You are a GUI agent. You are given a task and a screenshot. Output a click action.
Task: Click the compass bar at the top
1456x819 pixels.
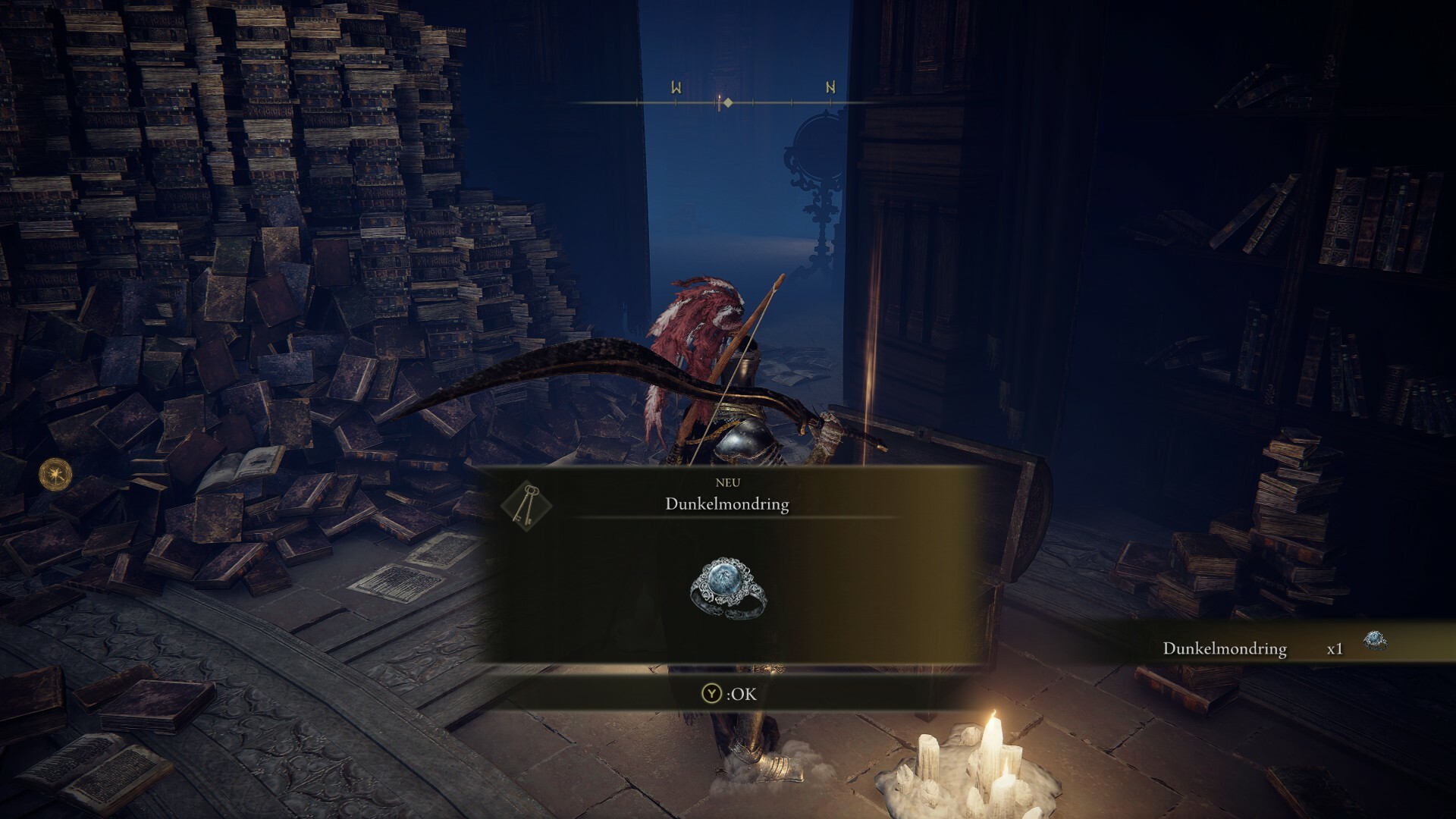(x=726, y=102)
